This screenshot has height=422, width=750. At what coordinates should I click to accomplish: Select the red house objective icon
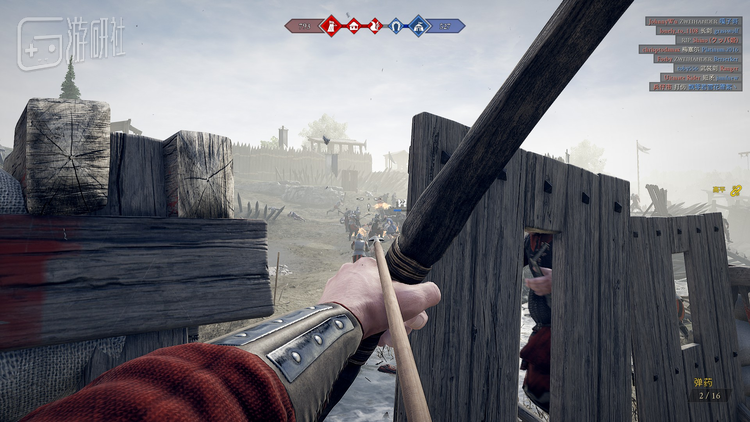pos(353,26)
